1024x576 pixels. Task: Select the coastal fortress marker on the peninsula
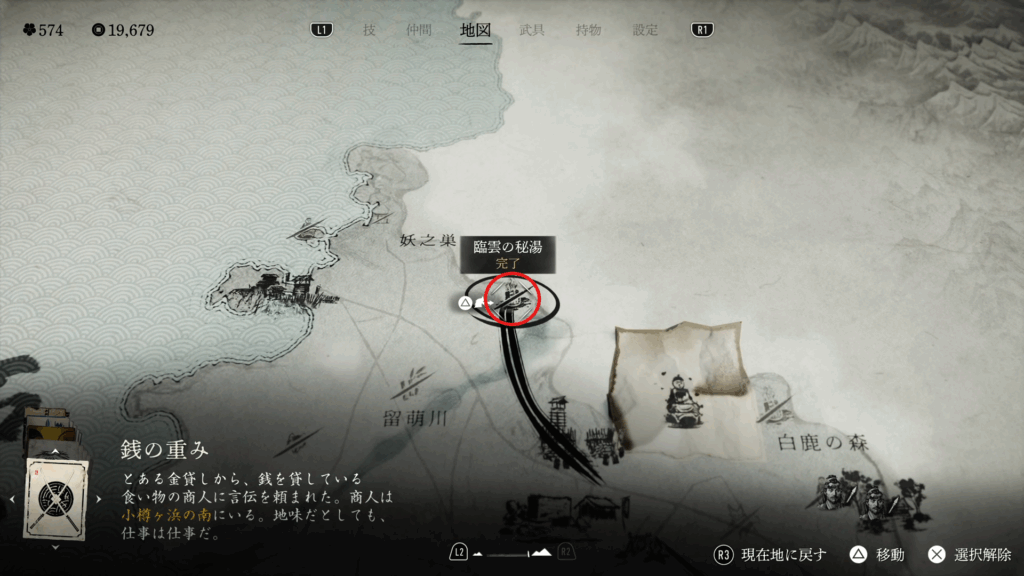pyautogui.click(x=268, y=288)
